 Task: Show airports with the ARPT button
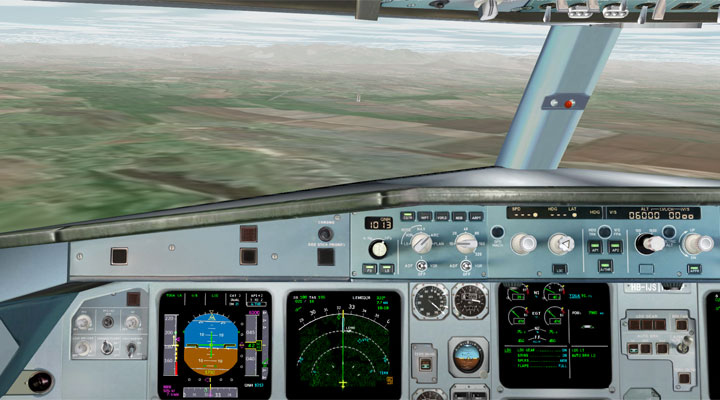(476, 216)
